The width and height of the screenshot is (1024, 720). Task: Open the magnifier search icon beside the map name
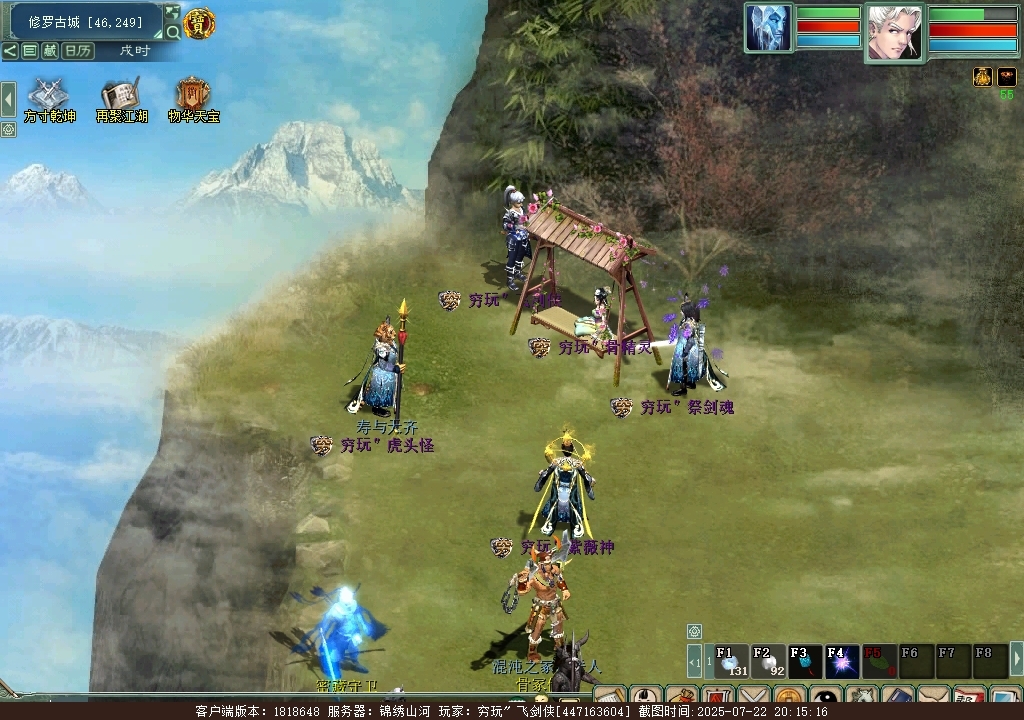[x=173, y=33]
